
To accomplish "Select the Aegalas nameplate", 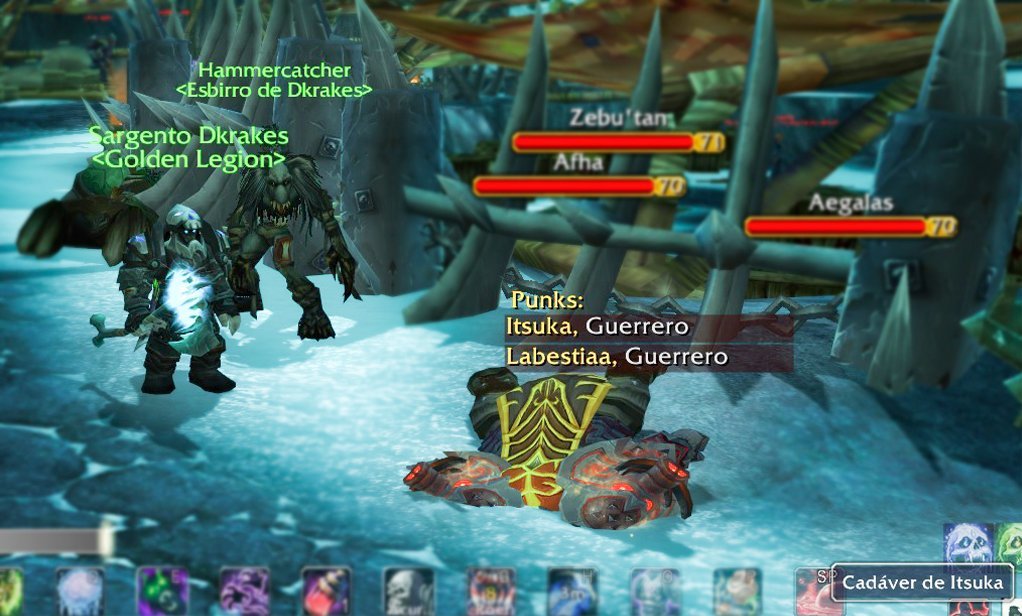I will coord(837,227).
